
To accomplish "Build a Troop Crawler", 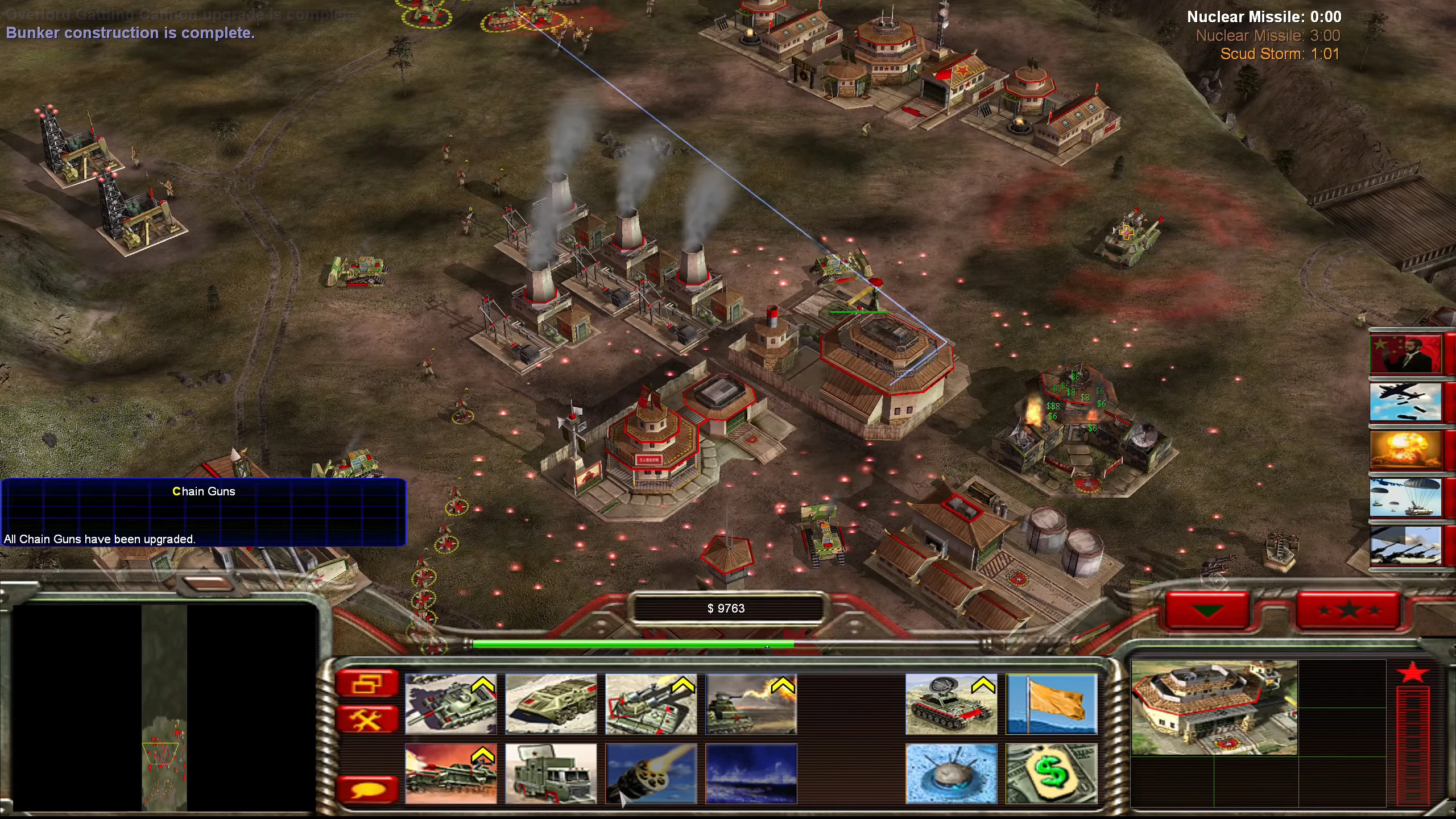I will click(x=551, y=703).
